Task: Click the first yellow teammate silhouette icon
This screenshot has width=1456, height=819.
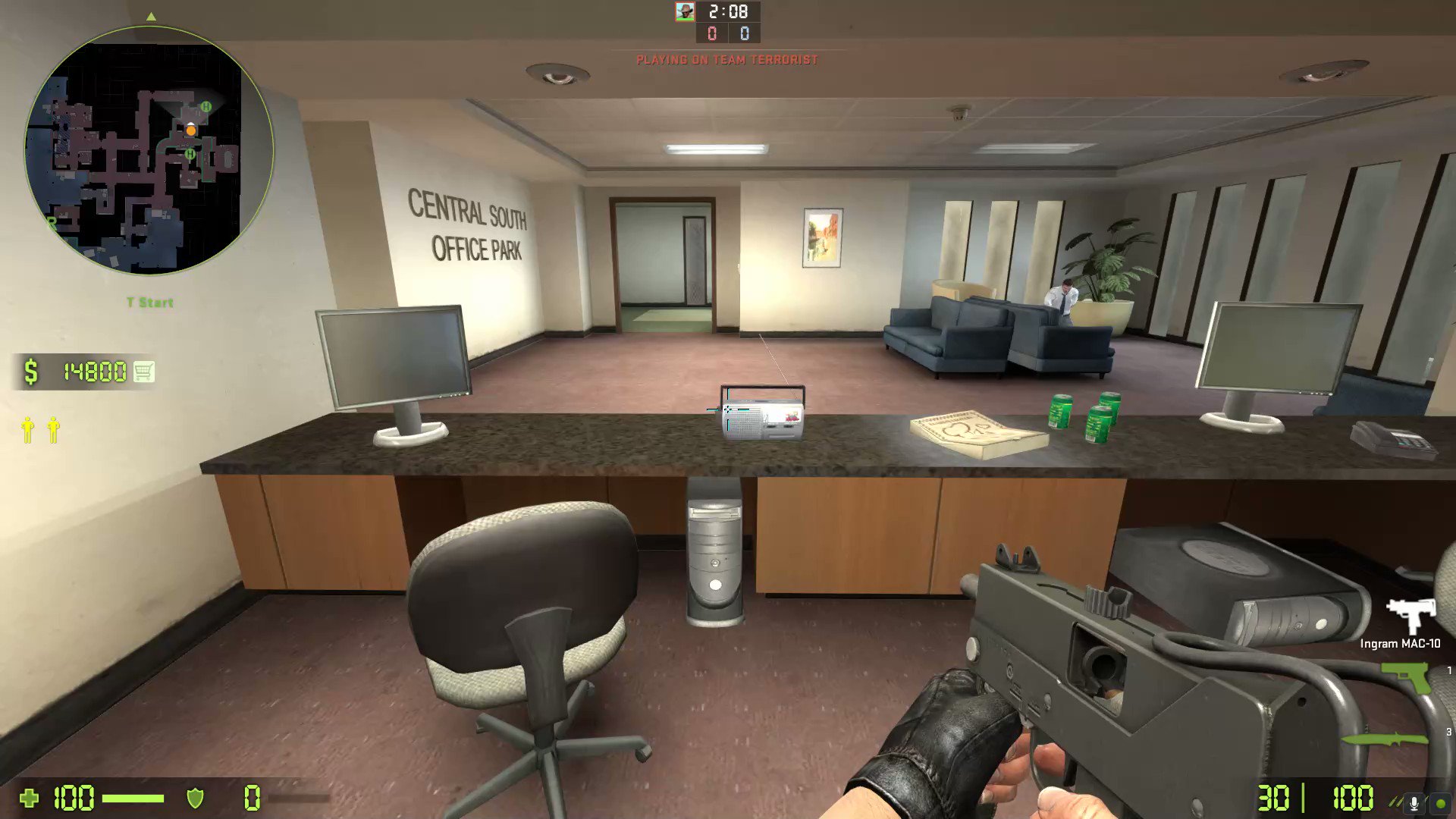Action: (28, 427)
